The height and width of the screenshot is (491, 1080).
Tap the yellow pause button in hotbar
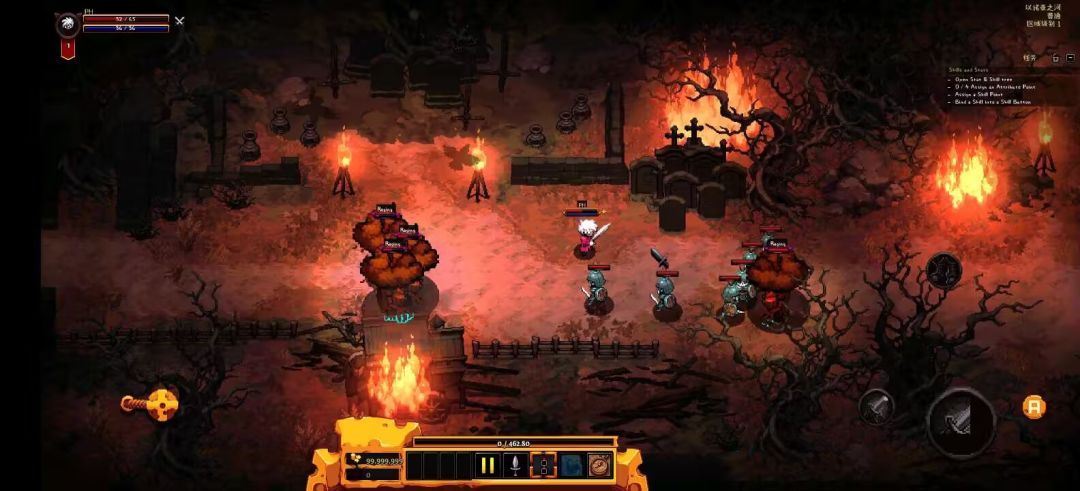(487, 465)
